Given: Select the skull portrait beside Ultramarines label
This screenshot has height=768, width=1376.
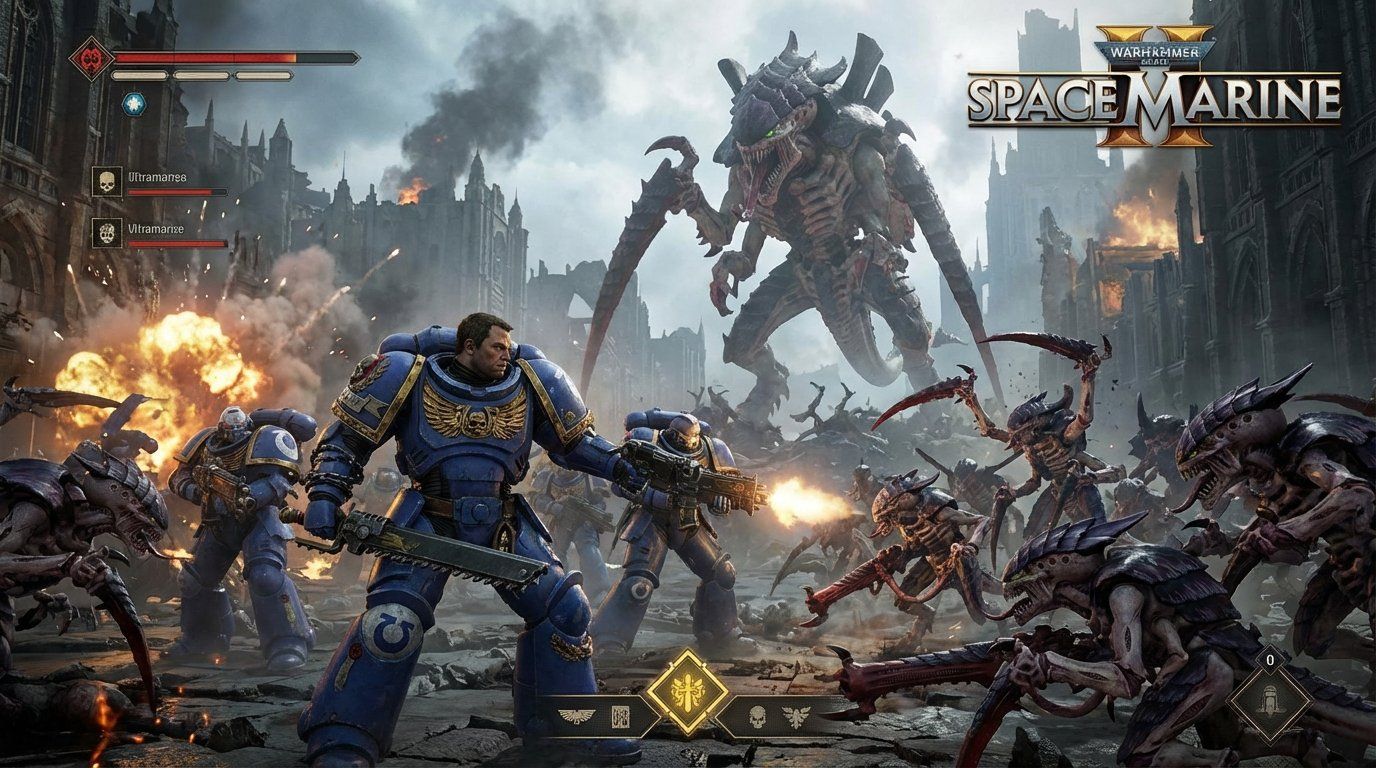Looking at the screenshot, I should [x=107, y=179].
